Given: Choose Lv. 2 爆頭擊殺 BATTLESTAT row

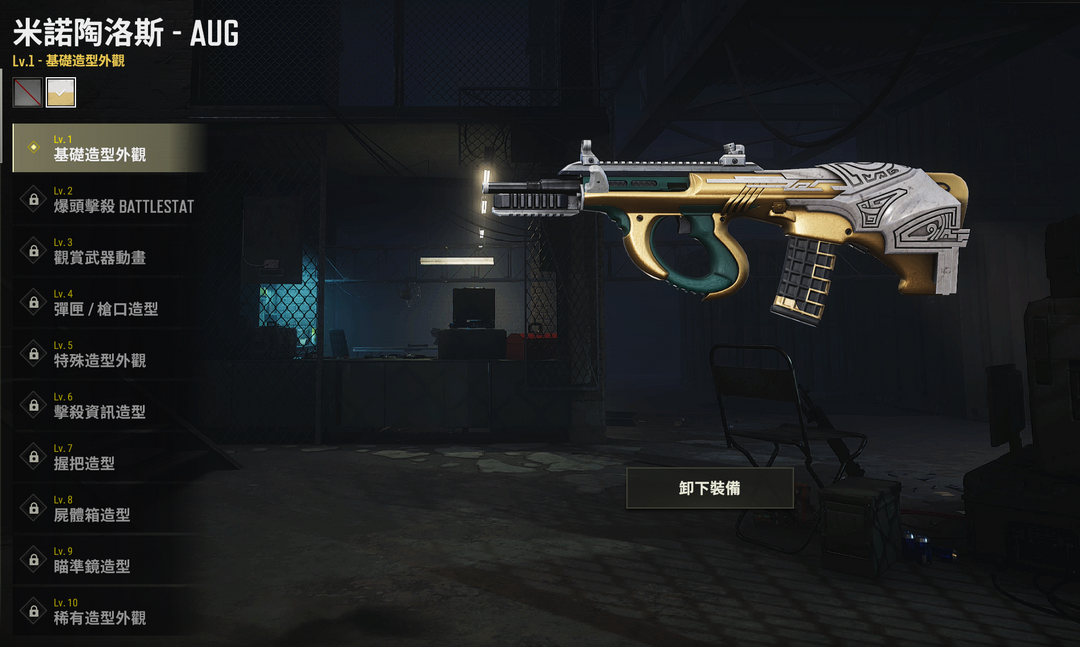Looking at the screenshot, I should point(108,199).
